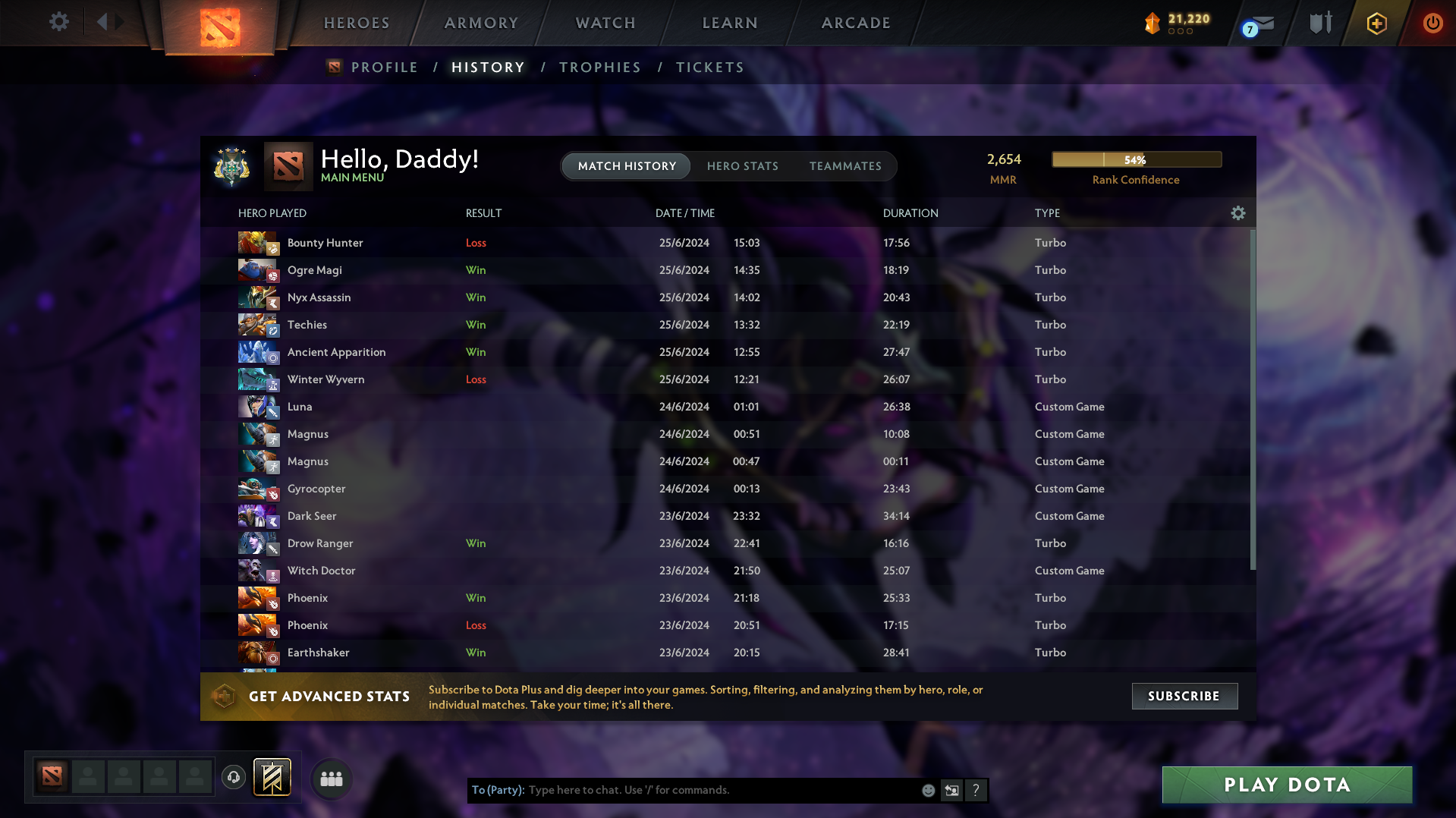Click the PLAY DOTA button

(1285, 785)
